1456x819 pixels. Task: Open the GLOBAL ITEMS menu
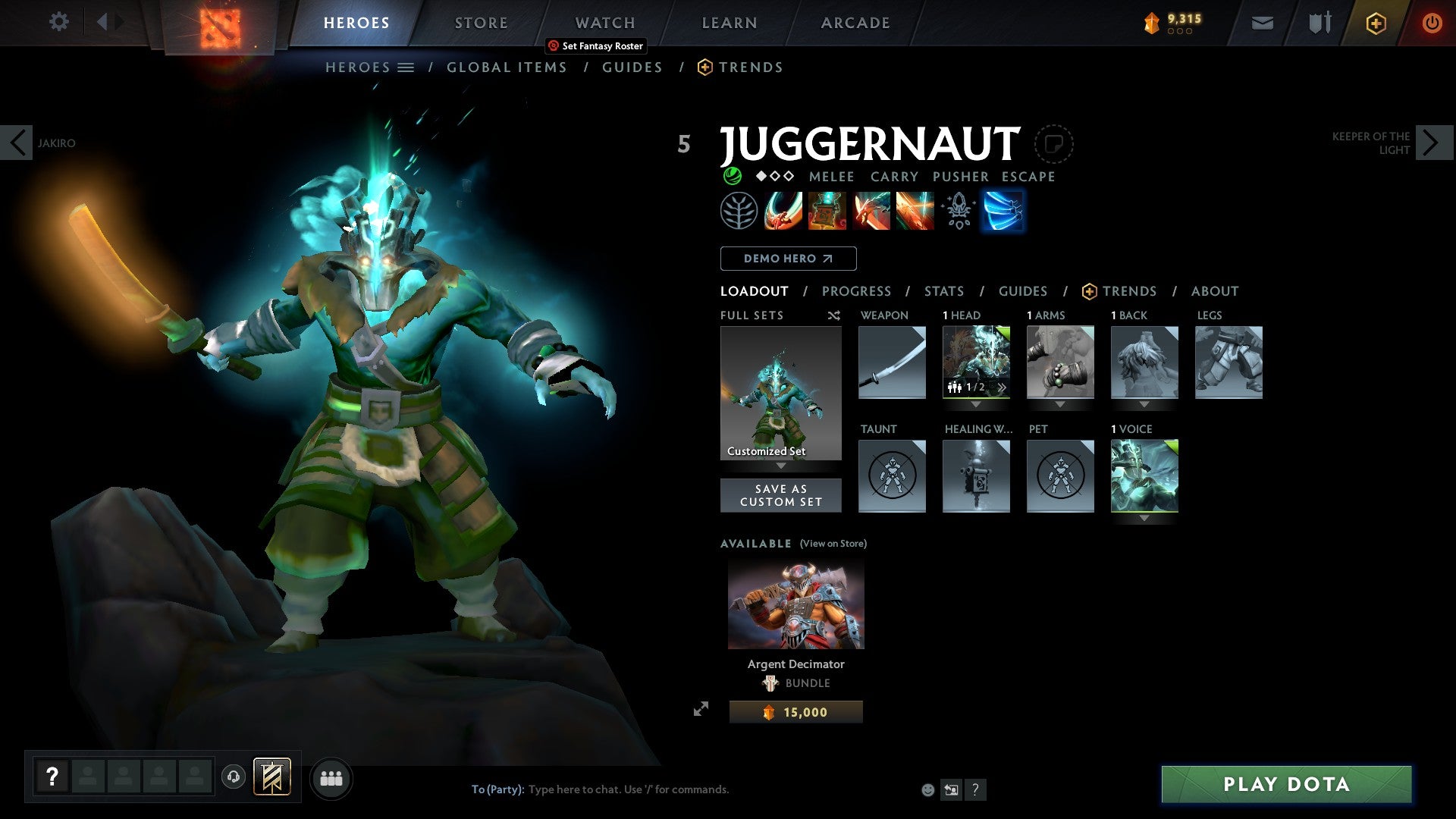tap(506, 67)
